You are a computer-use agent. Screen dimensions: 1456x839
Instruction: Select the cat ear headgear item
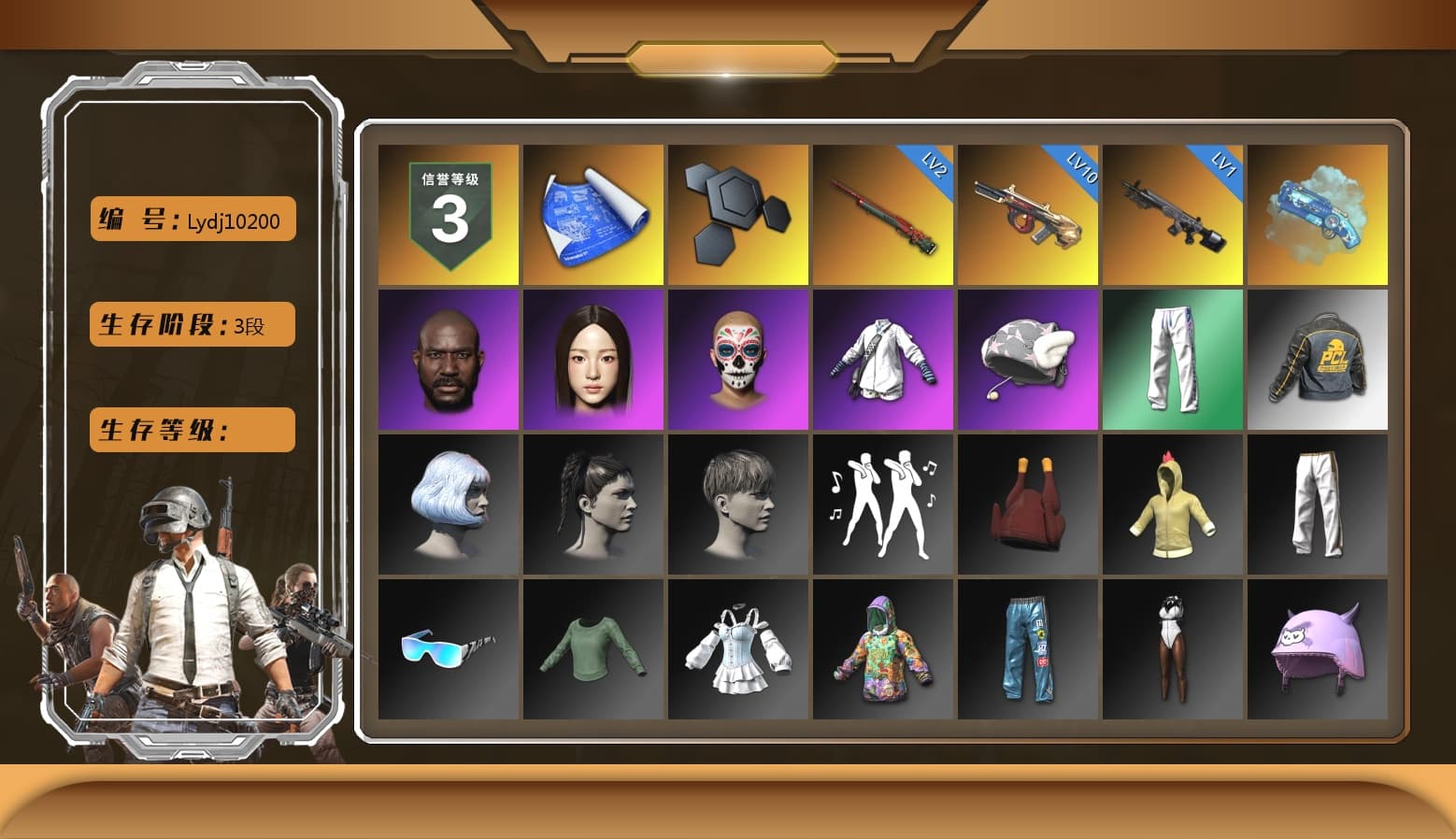pos(1028,359)
